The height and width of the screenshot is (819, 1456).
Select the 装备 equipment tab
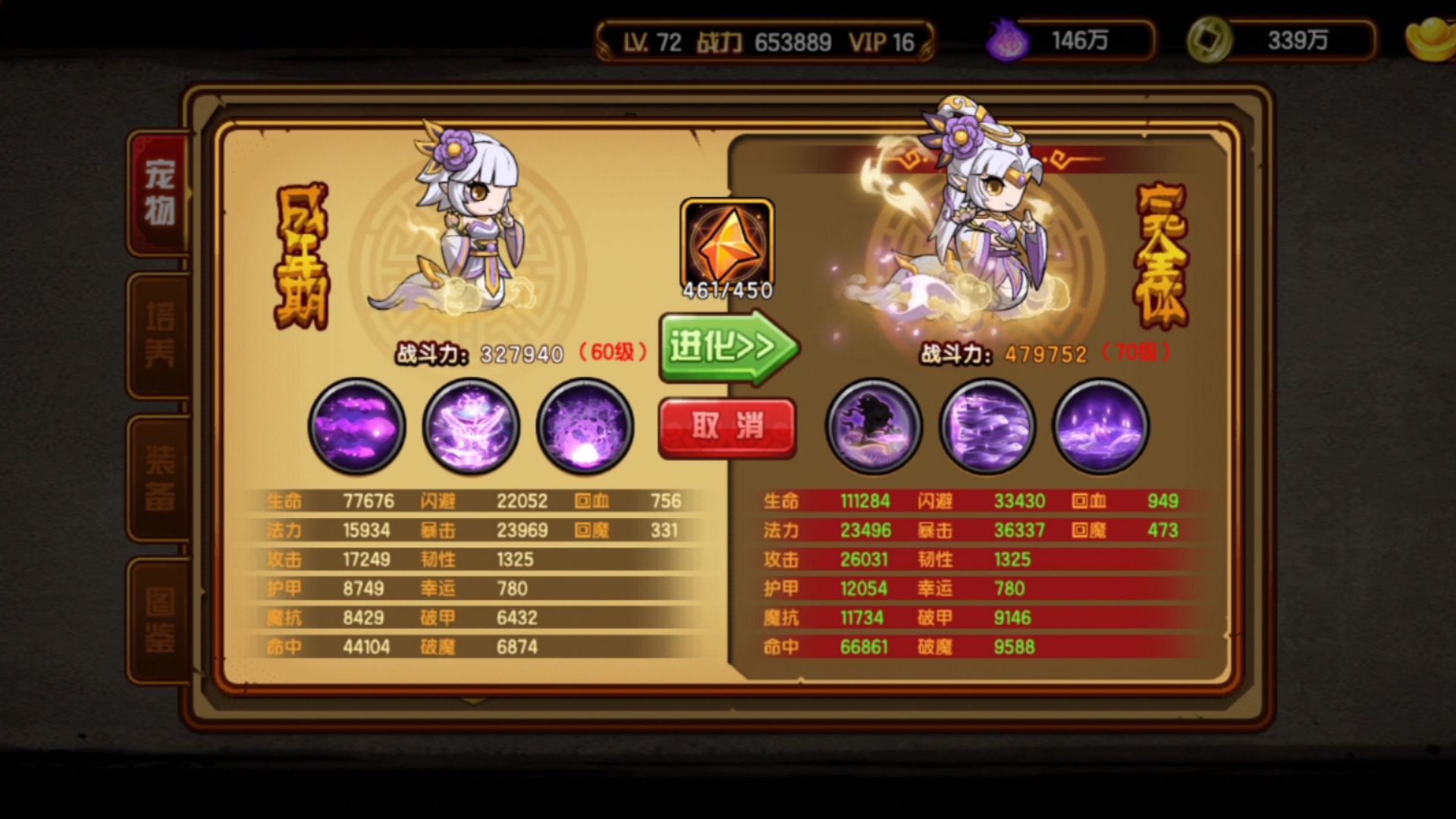[160, 478]
